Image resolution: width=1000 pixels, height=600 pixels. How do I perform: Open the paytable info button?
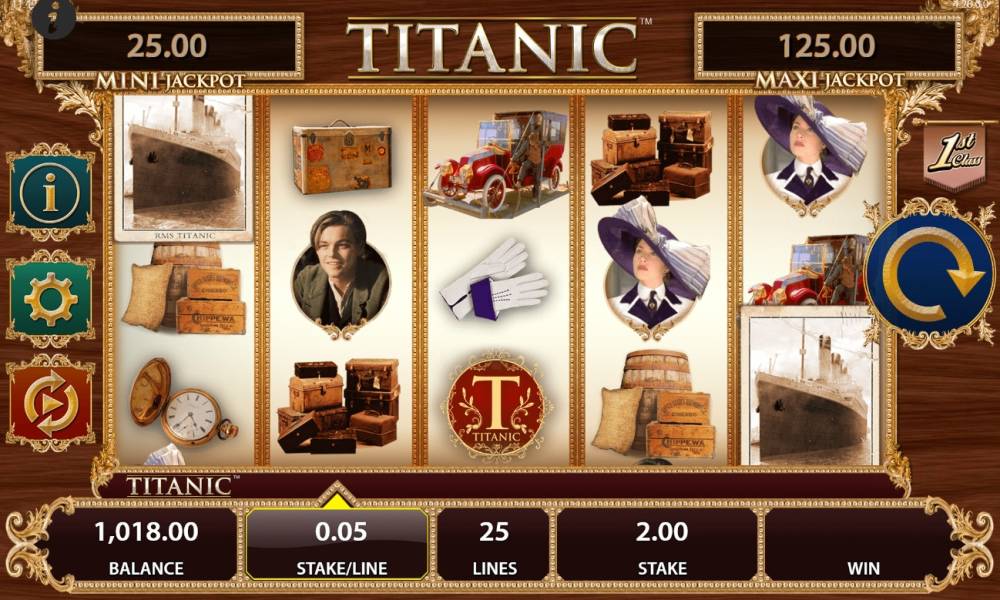coord(50,192)
